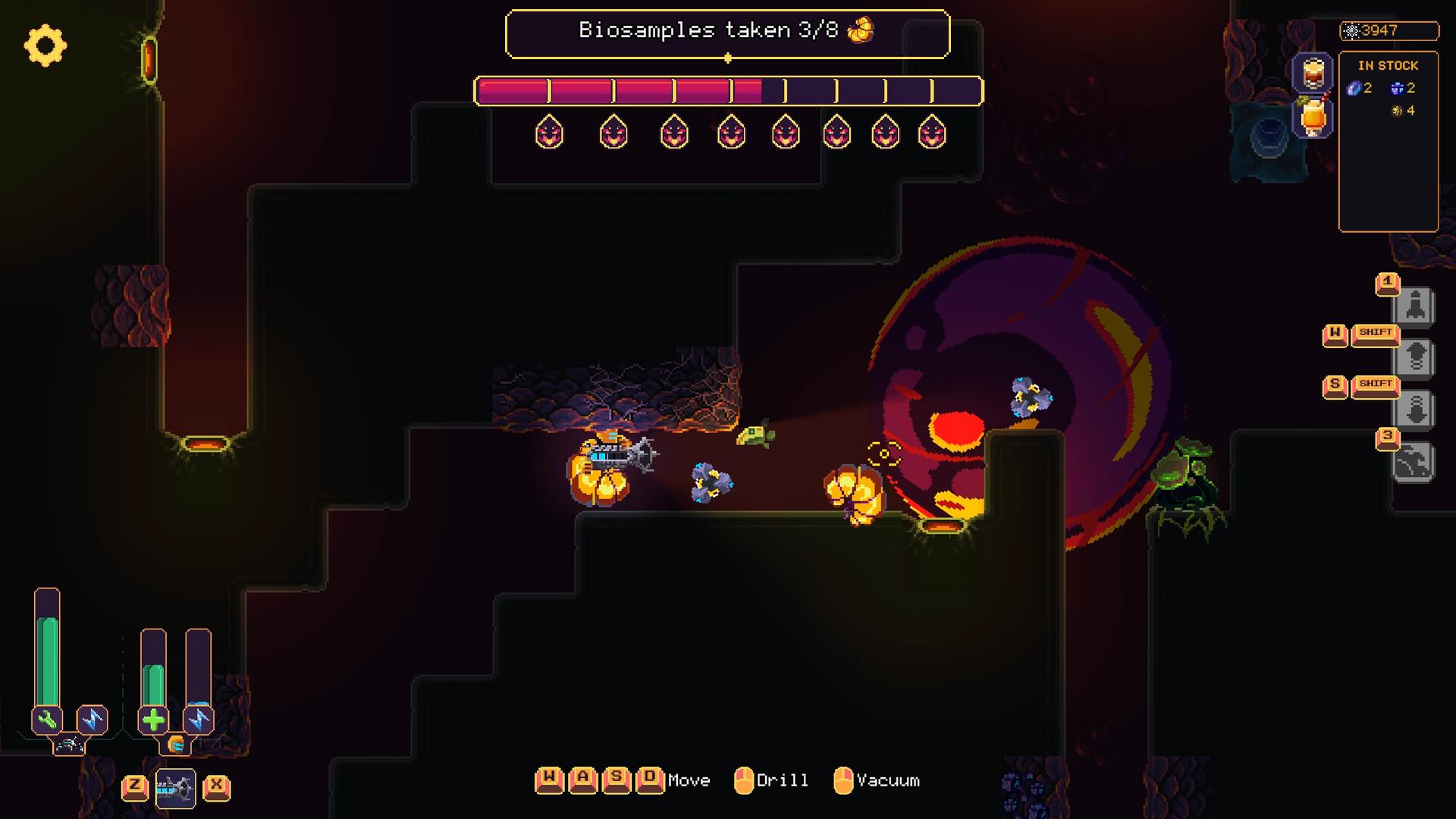Image resolution: width=1456 pixels, height=819 pixels.
Task: Click the Z key to cycle weapons left
Action: point(135,789)
